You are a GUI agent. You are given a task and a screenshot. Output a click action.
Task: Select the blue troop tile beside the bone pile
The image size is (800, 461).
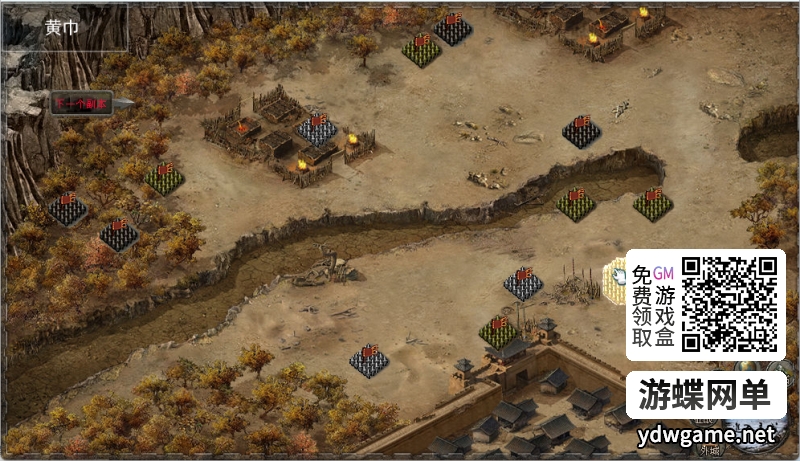[523, 282]
